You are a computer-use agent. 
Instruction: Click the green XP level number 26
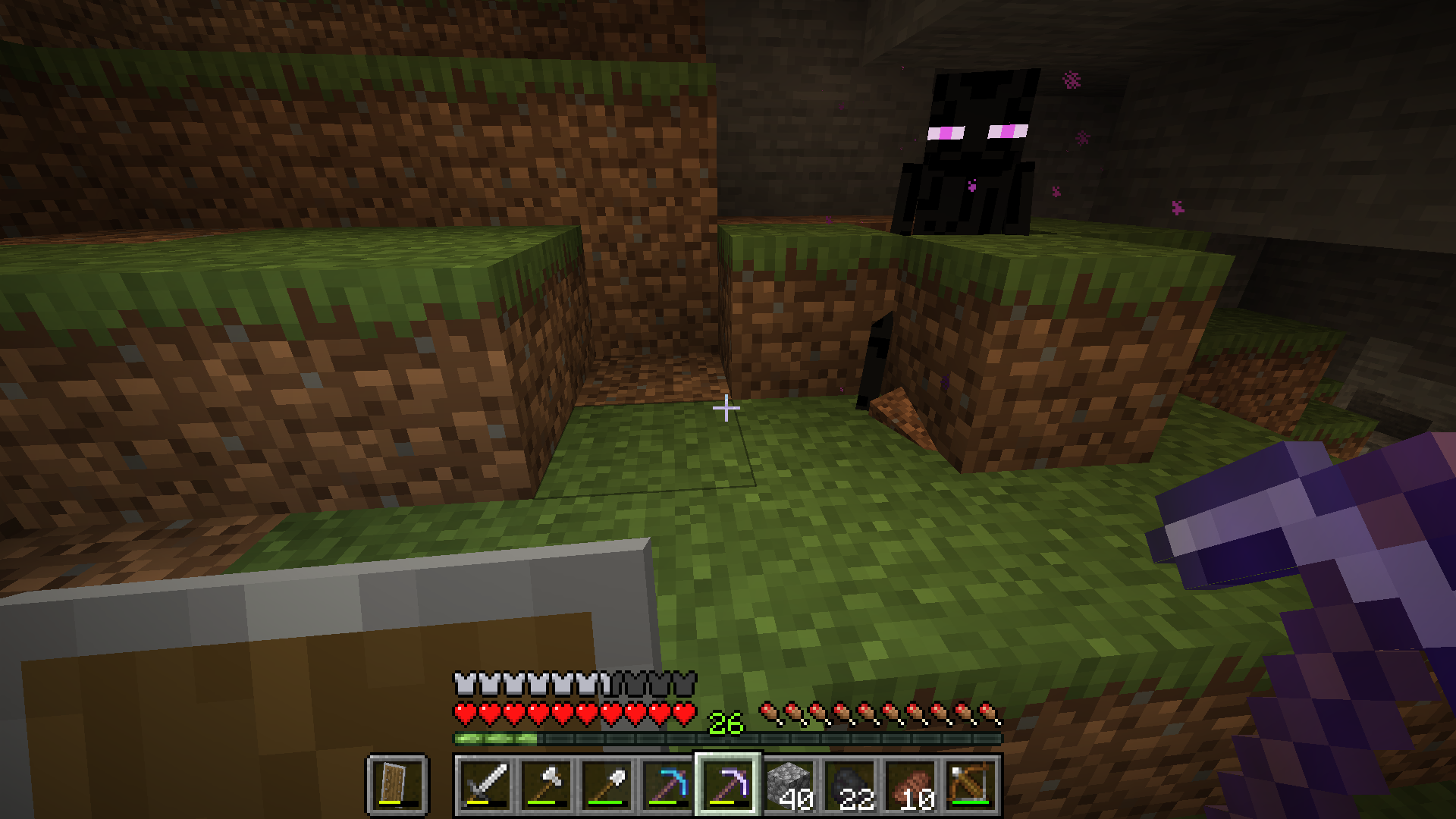(723, 724)
